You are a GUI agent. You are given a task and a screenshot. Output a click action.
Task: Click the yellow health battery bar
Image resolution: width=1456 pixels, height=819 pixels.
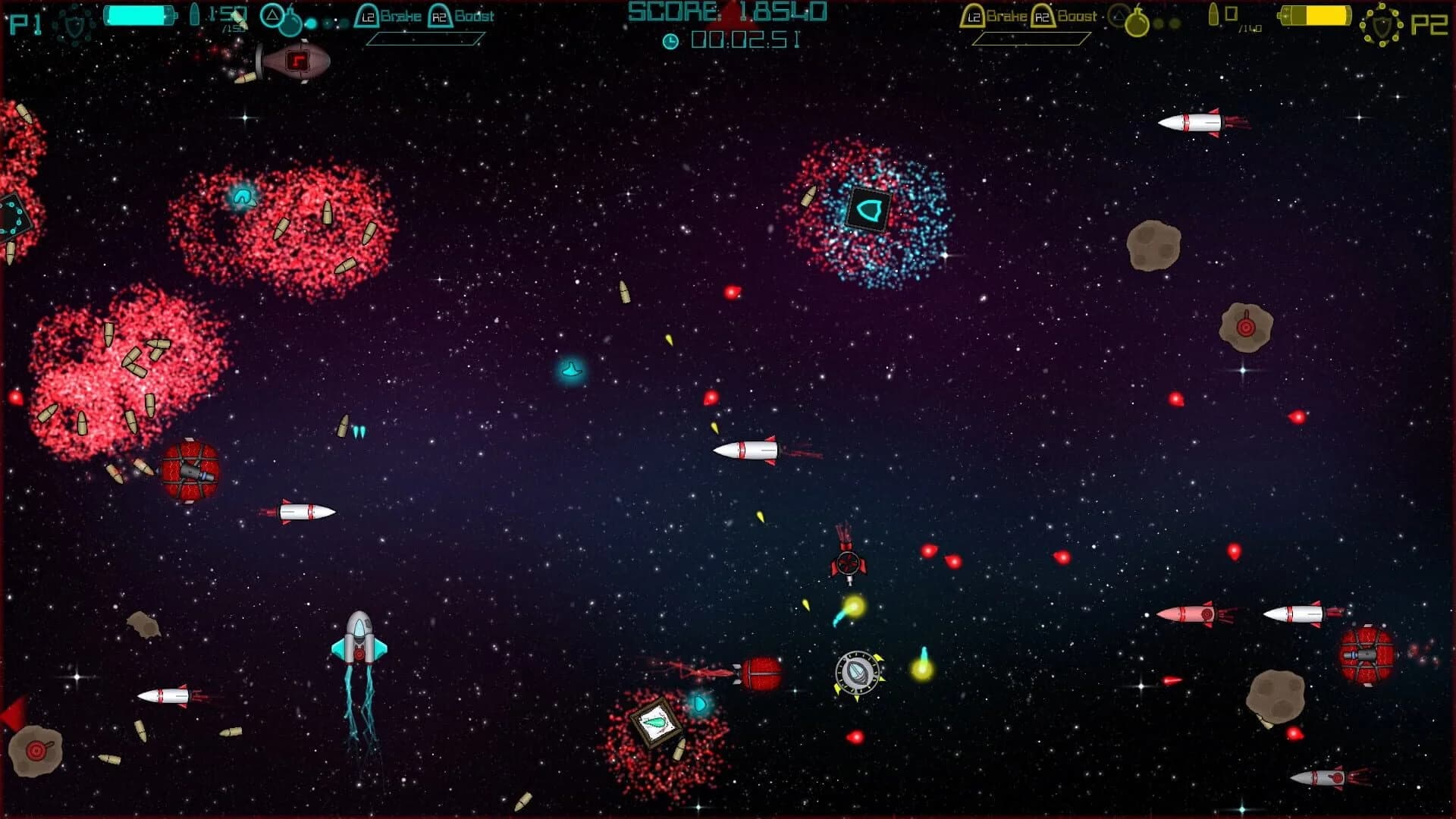coord(1316,16)
